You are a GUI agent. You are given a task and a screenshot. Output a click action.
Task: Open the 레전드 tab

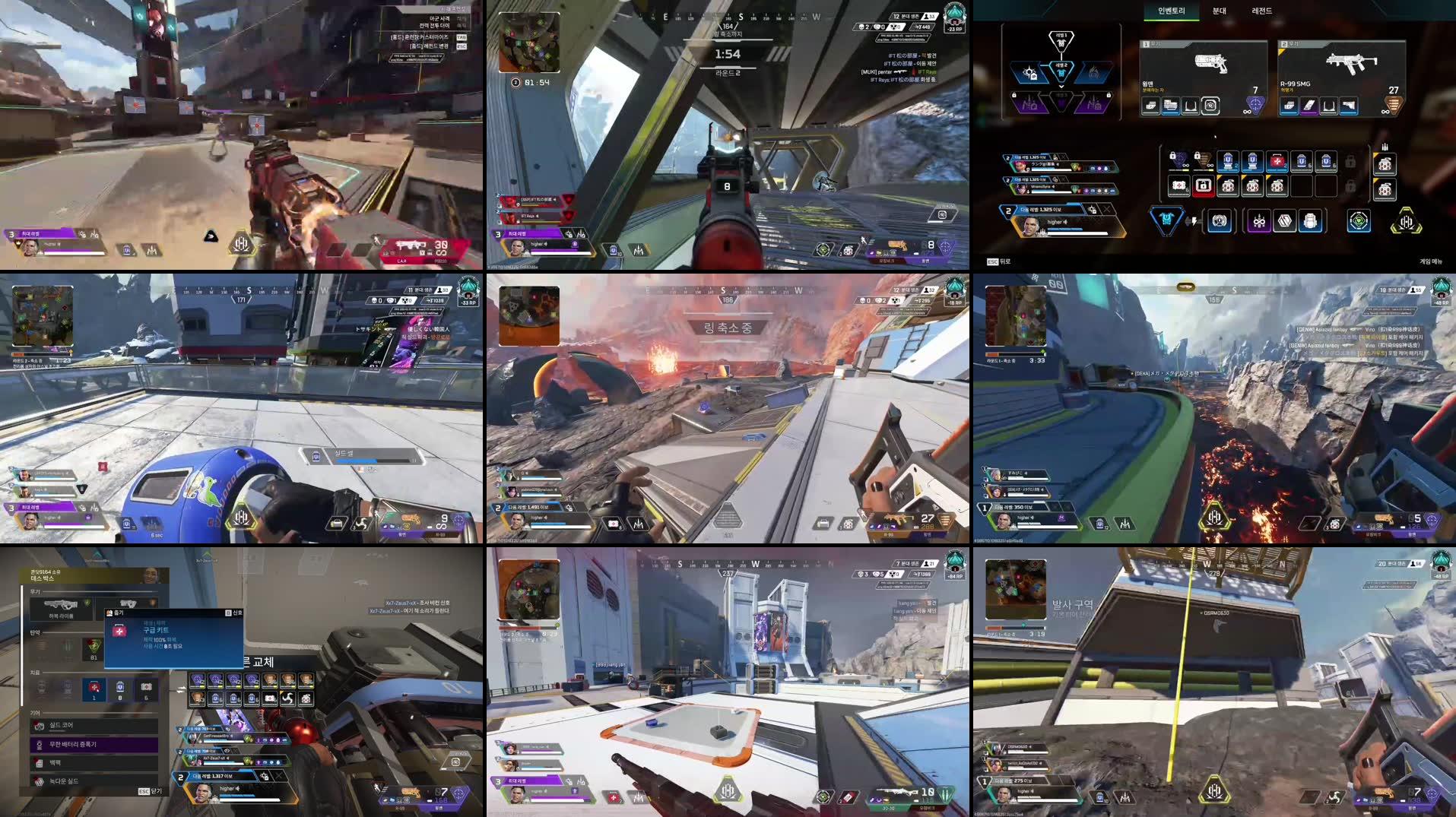(x=1262, y=11)
